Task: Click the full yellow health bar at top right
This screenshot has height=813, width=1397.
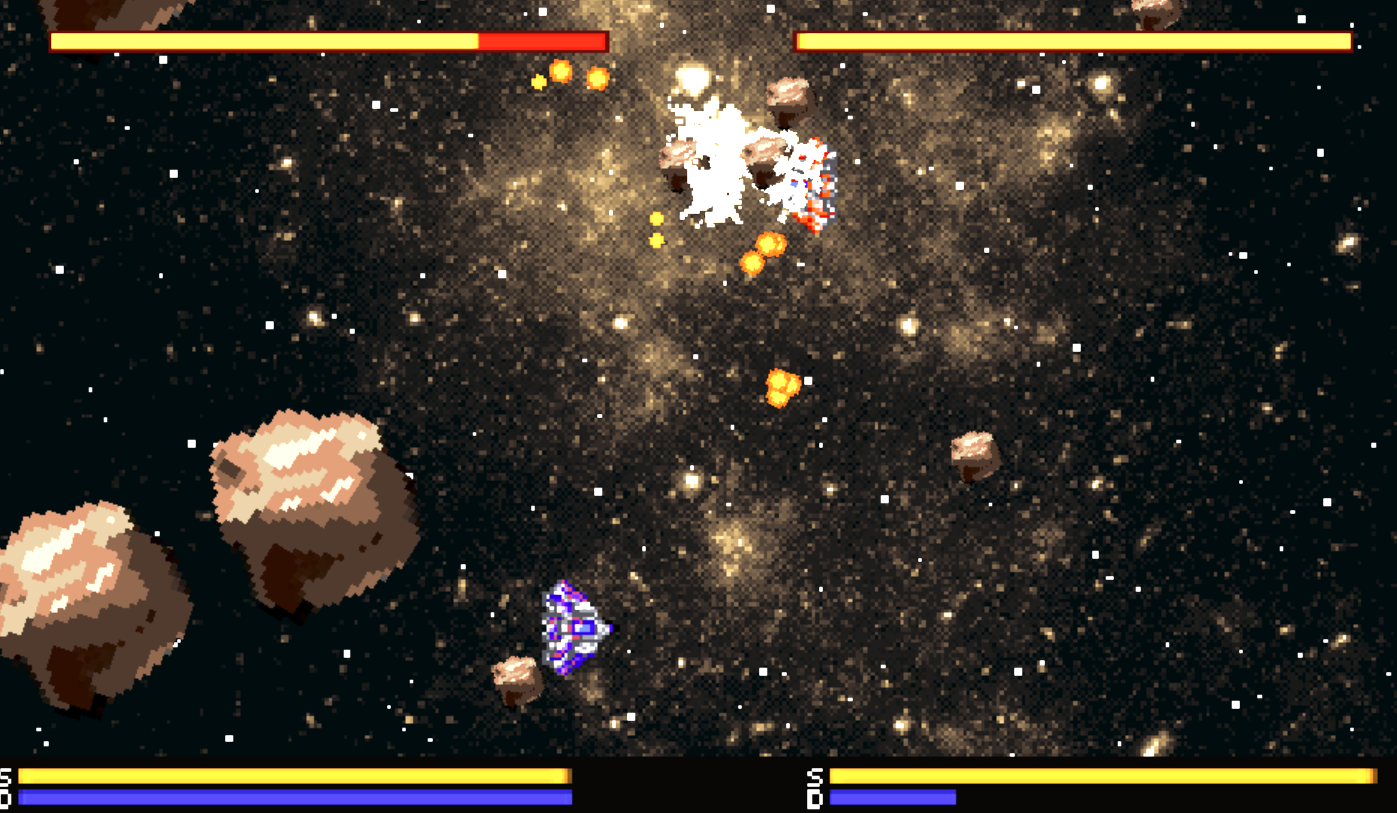Action: click(x=1070, y=41)
